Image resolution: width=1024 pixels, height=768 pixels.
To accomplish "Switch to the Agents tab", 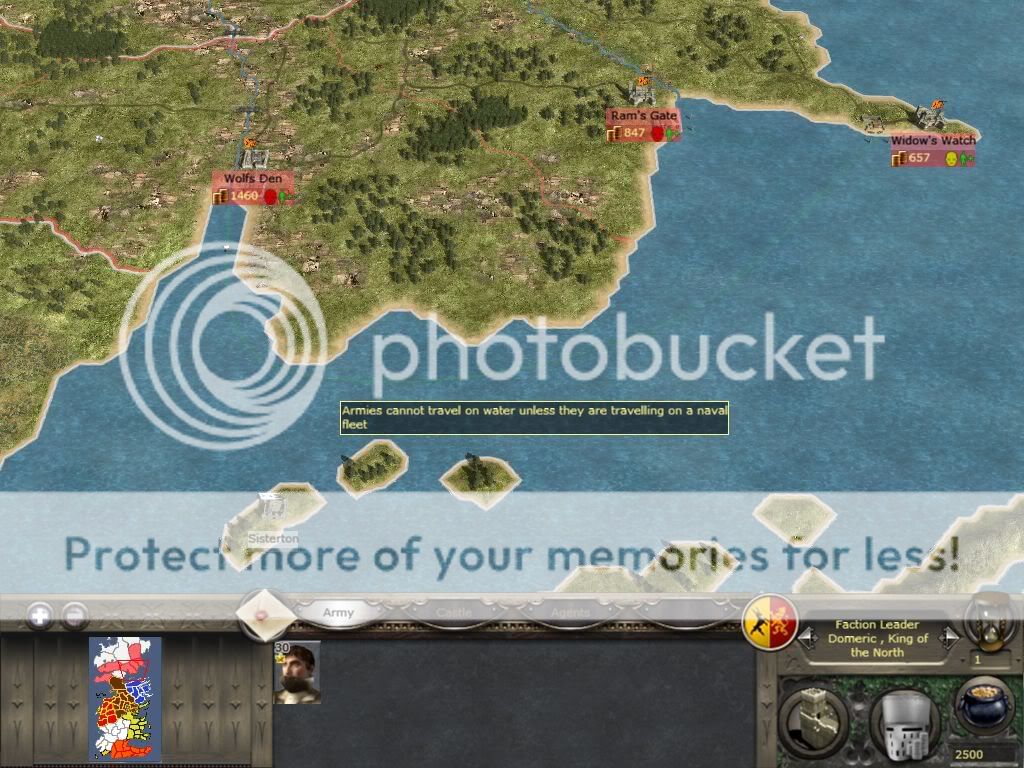I will click(x=570, y=612).
